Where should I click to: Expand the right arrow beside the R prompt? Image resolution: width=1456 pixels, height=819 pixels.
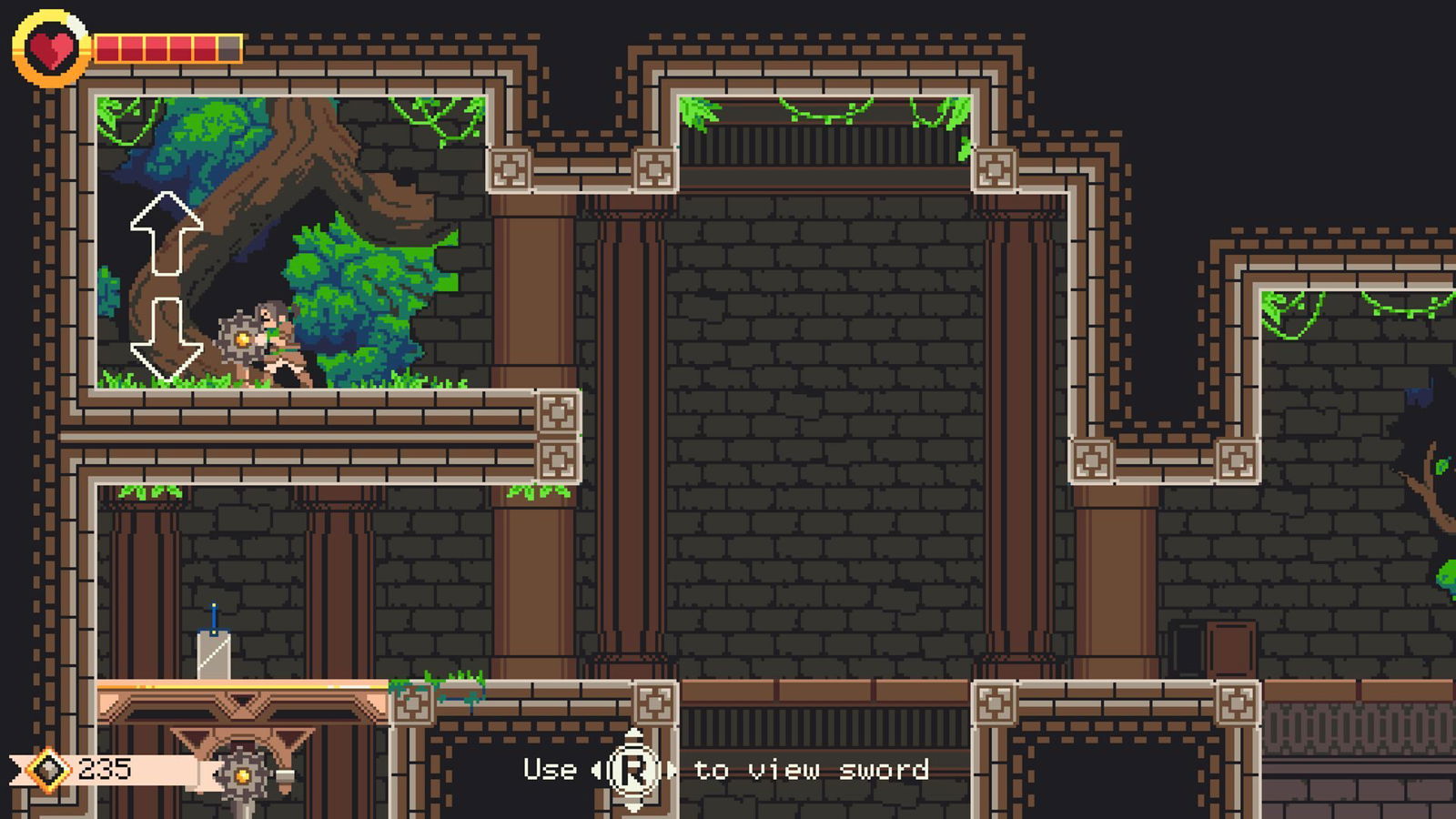point(671,771)
